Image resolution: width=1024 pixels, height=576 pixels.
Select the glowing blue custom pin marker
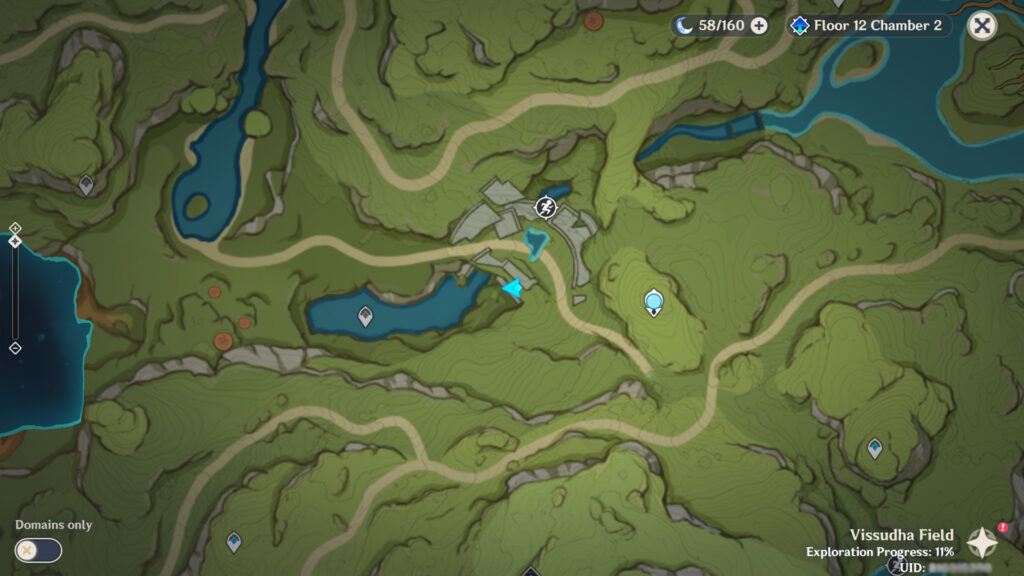tap(654, 300)
